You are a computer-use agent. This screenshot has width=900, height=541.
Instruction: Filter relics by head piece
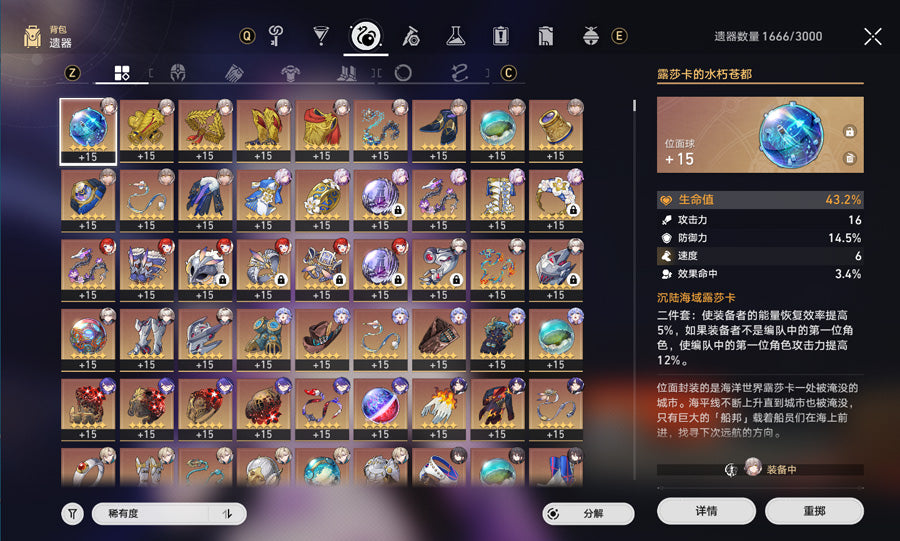click(x=178, y=73)
